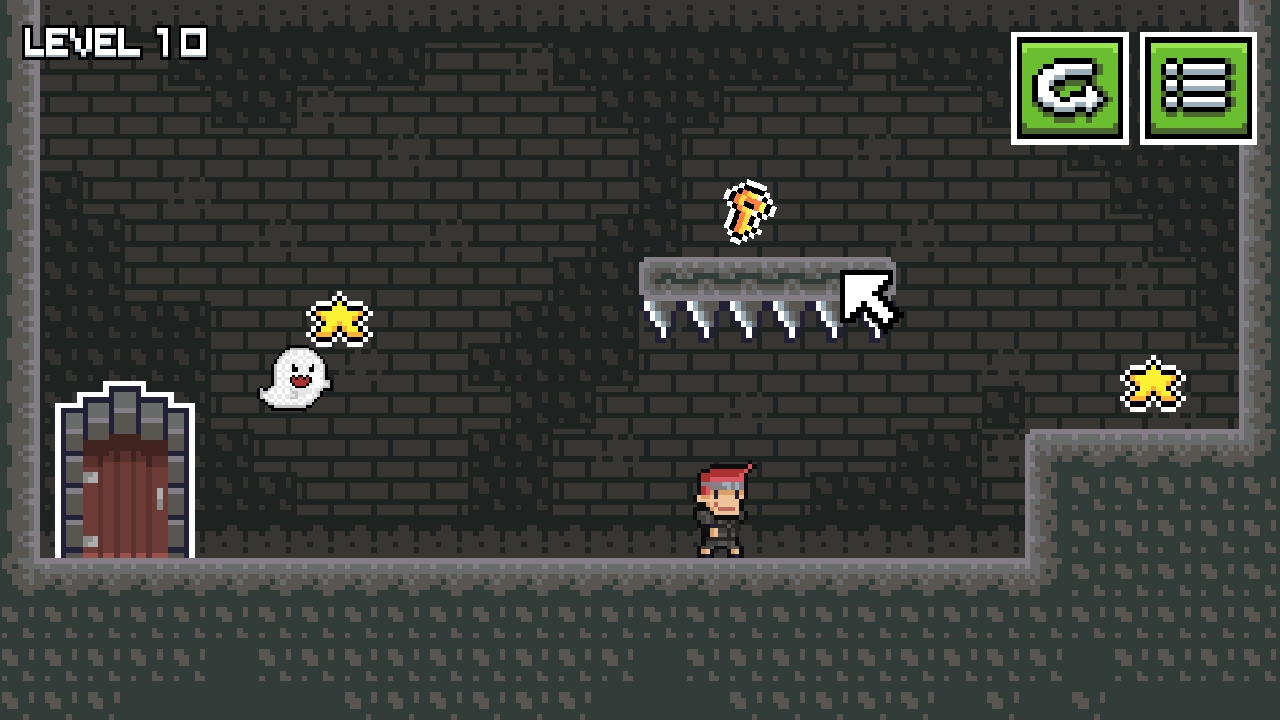Click the restart level icon

tap(1068, 88)
